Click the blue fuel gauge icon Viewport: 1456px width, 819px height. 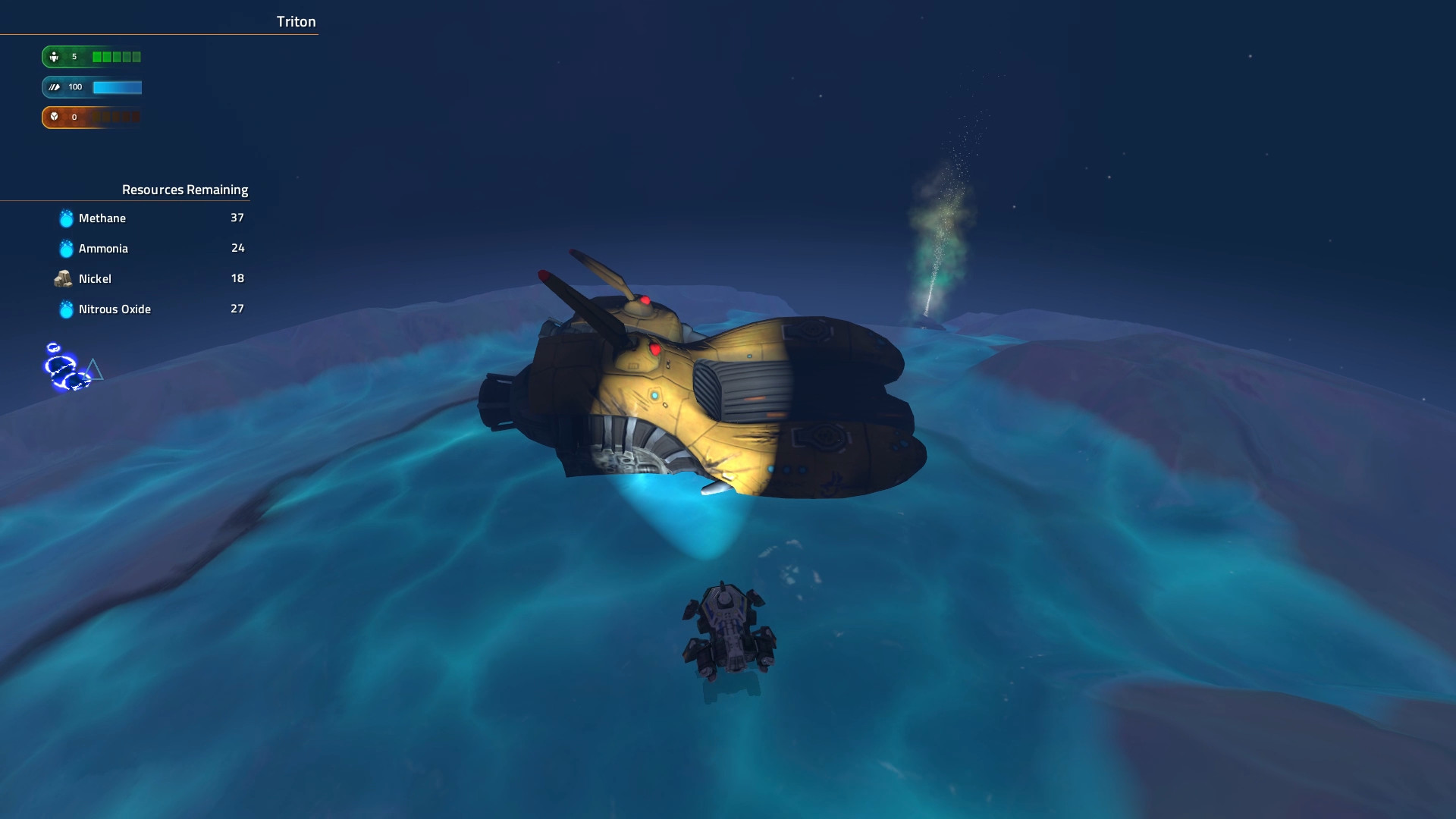click(53, 86)
